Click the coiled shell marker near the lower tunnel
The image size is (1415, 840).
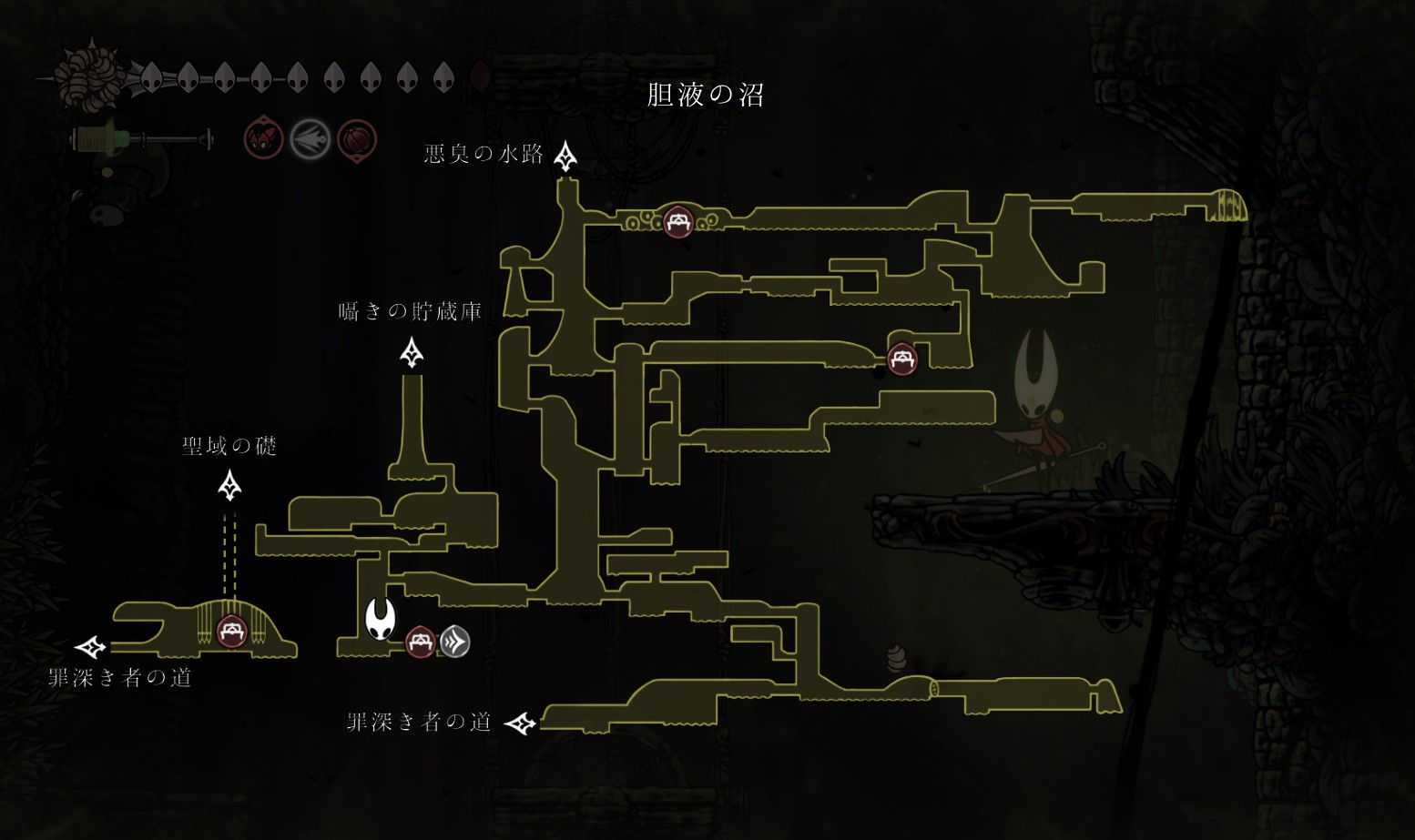click(897, 657)
